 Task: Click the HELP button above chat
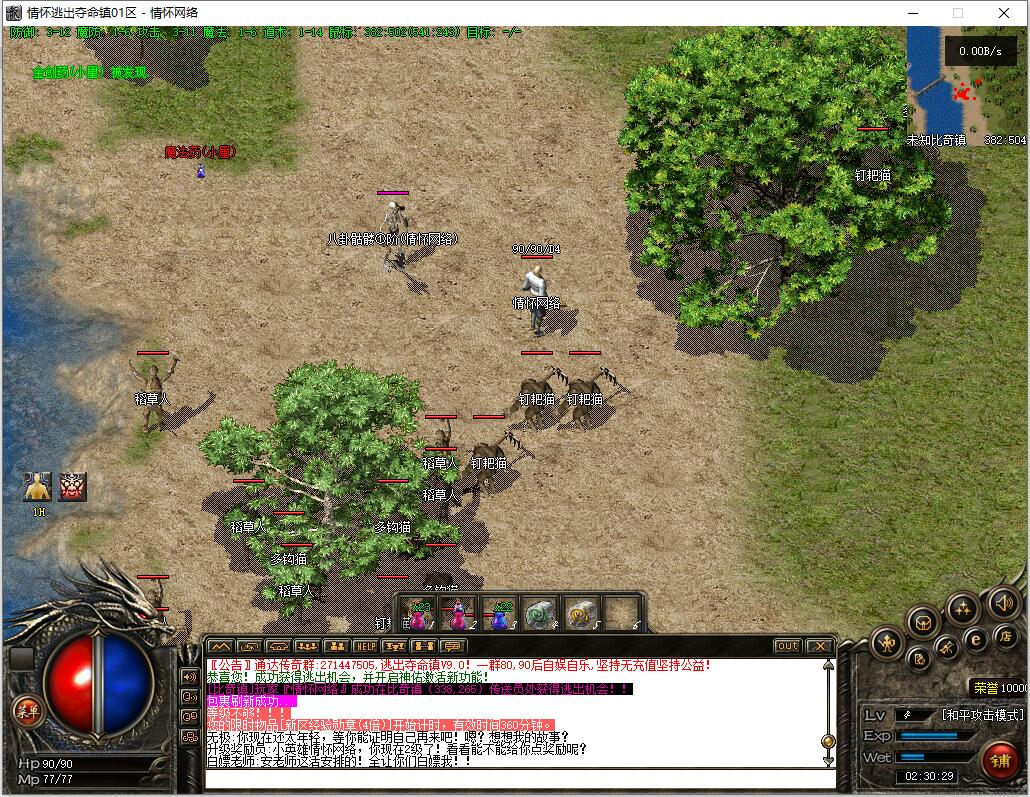pos(366,646)
